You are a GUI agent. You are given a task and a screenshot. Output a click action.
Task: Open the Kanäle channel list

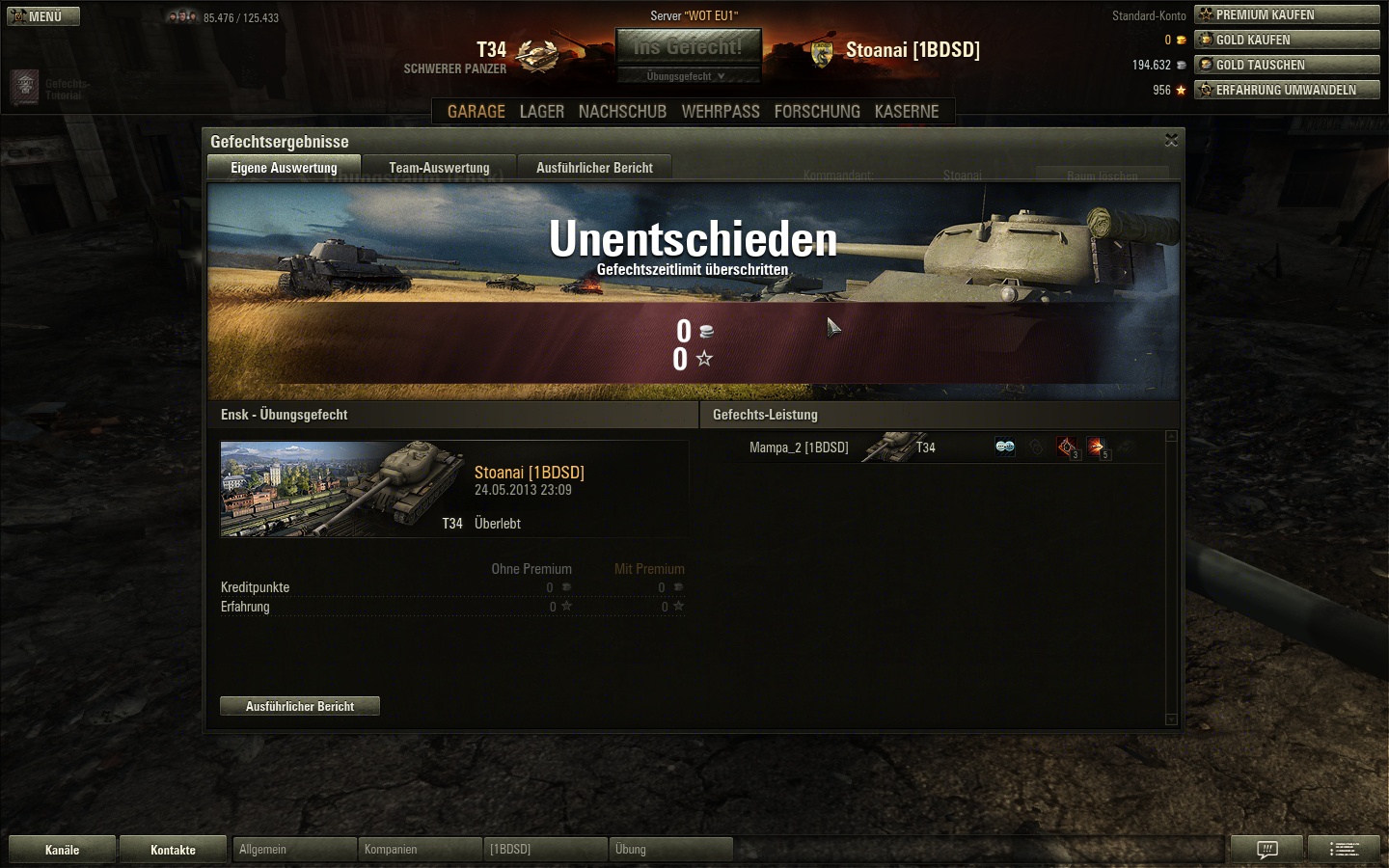point(62,850)
